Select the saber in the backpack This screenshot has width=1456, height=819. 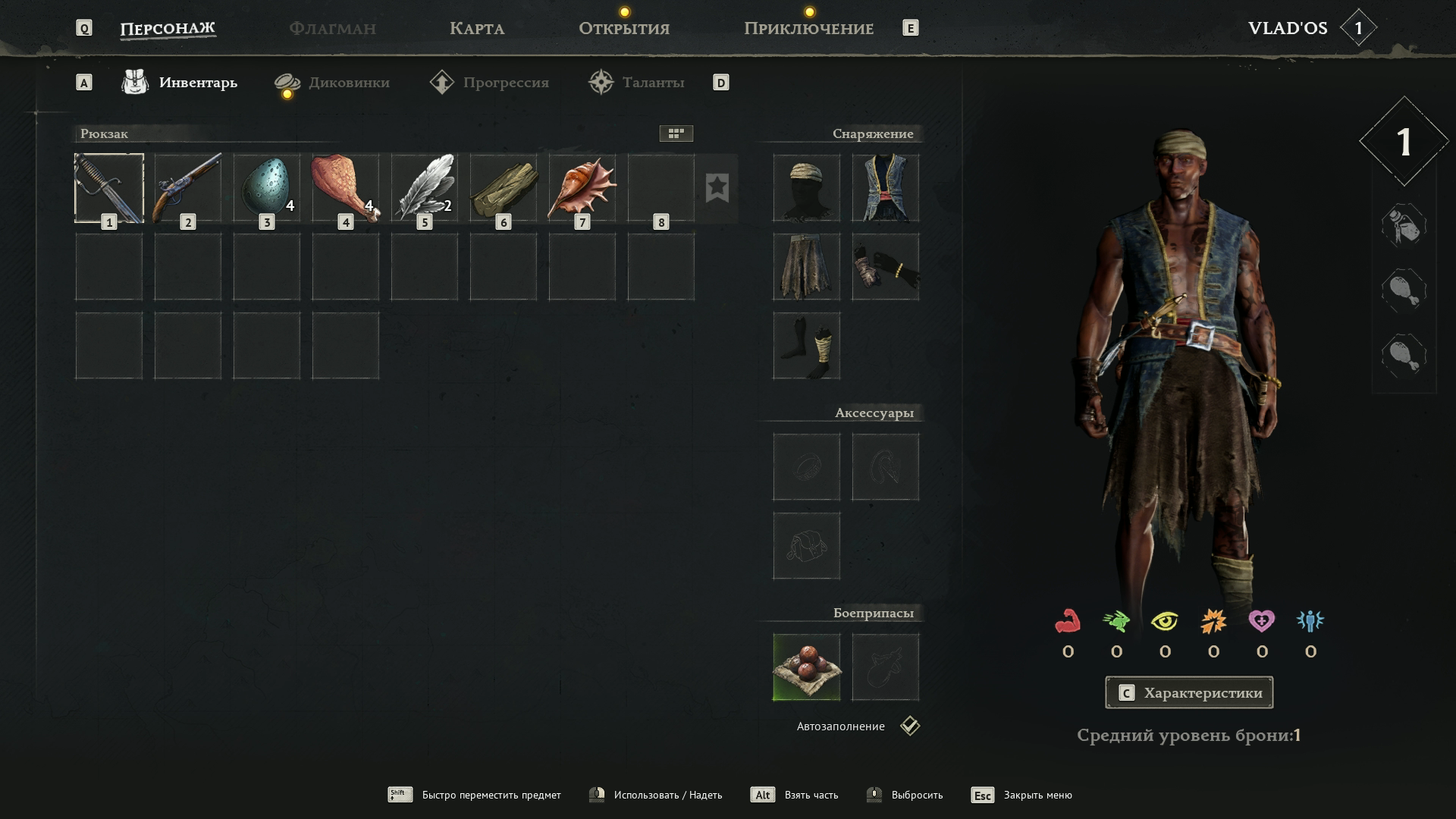tap(109, 188)
